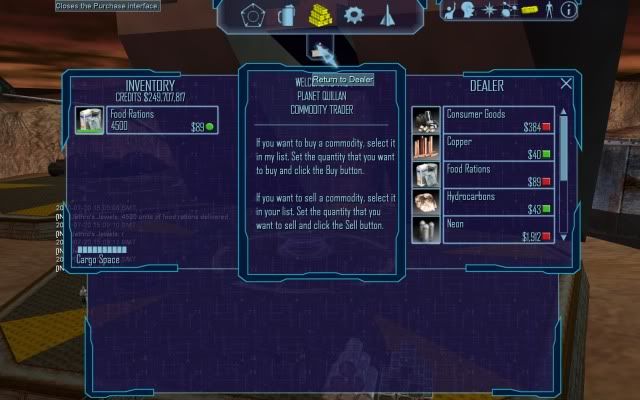The height and width of the screenshot is (400, 640).
Task: Select Food Rations in your inventory
Action: click(x=145, y=121)
